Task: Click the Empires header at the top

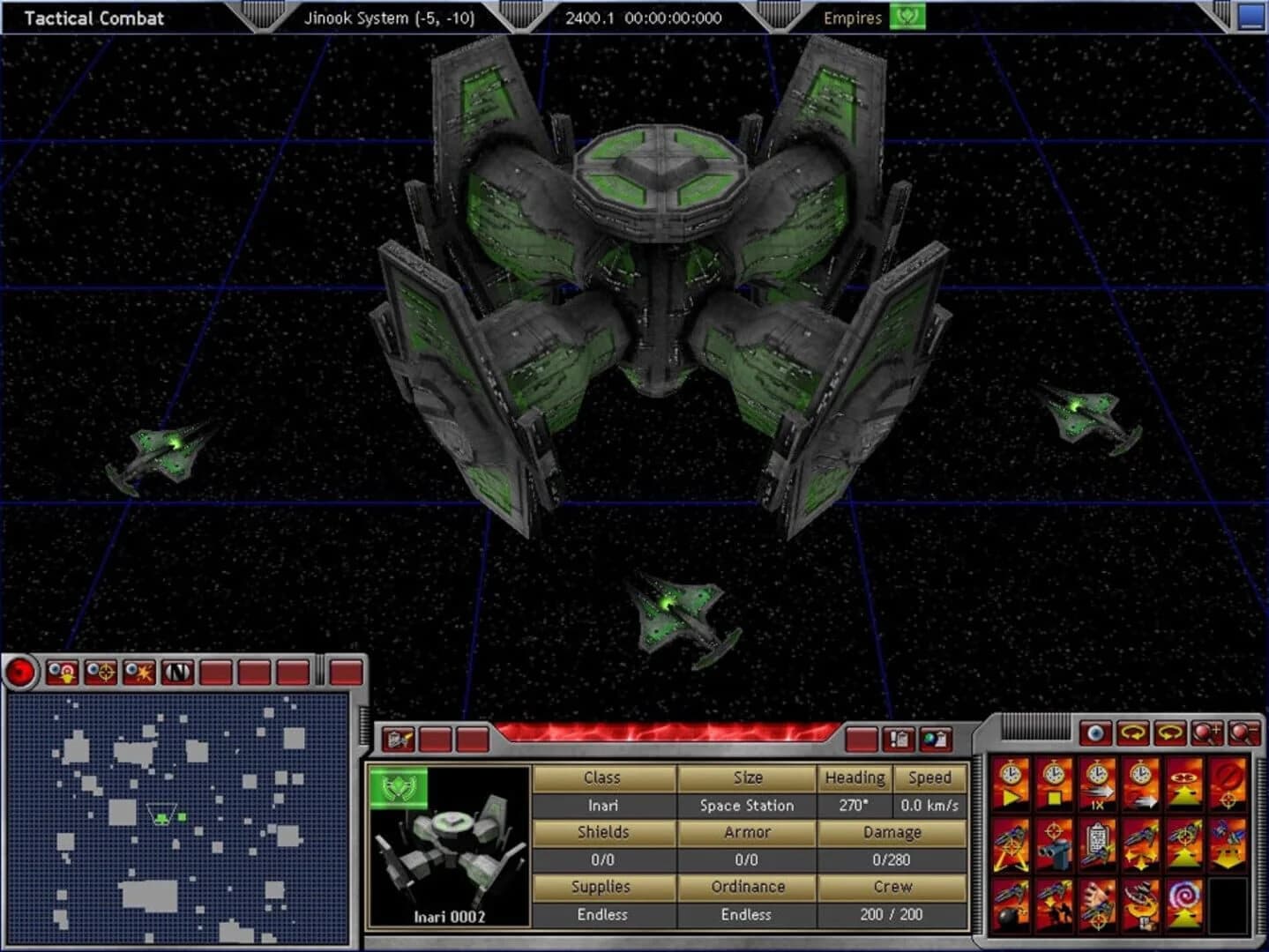Action: pyautogui.click(x=853, y=18)
